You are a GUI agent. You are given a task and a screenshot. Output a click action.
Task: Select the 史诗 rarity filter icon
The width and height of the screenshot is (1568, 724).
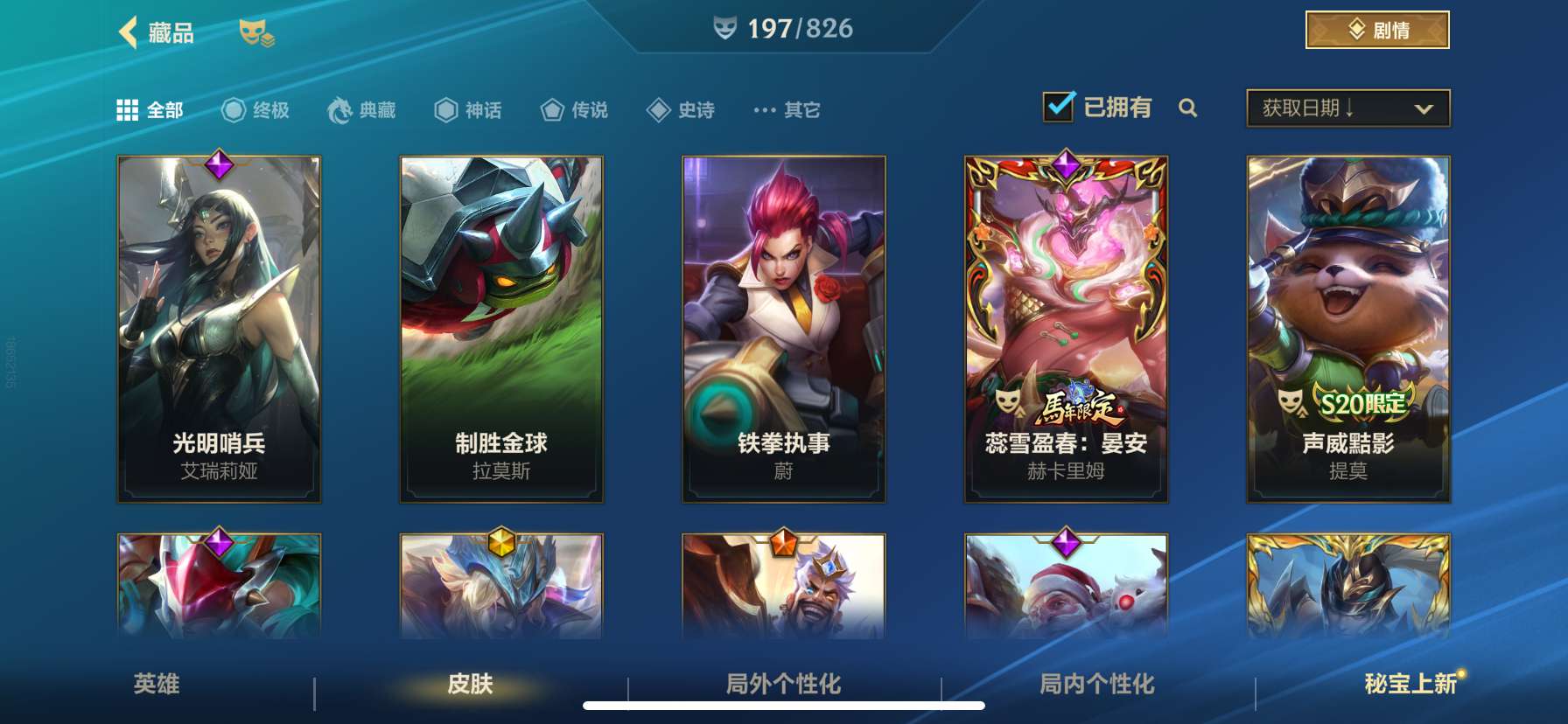(x=657, y=109)
